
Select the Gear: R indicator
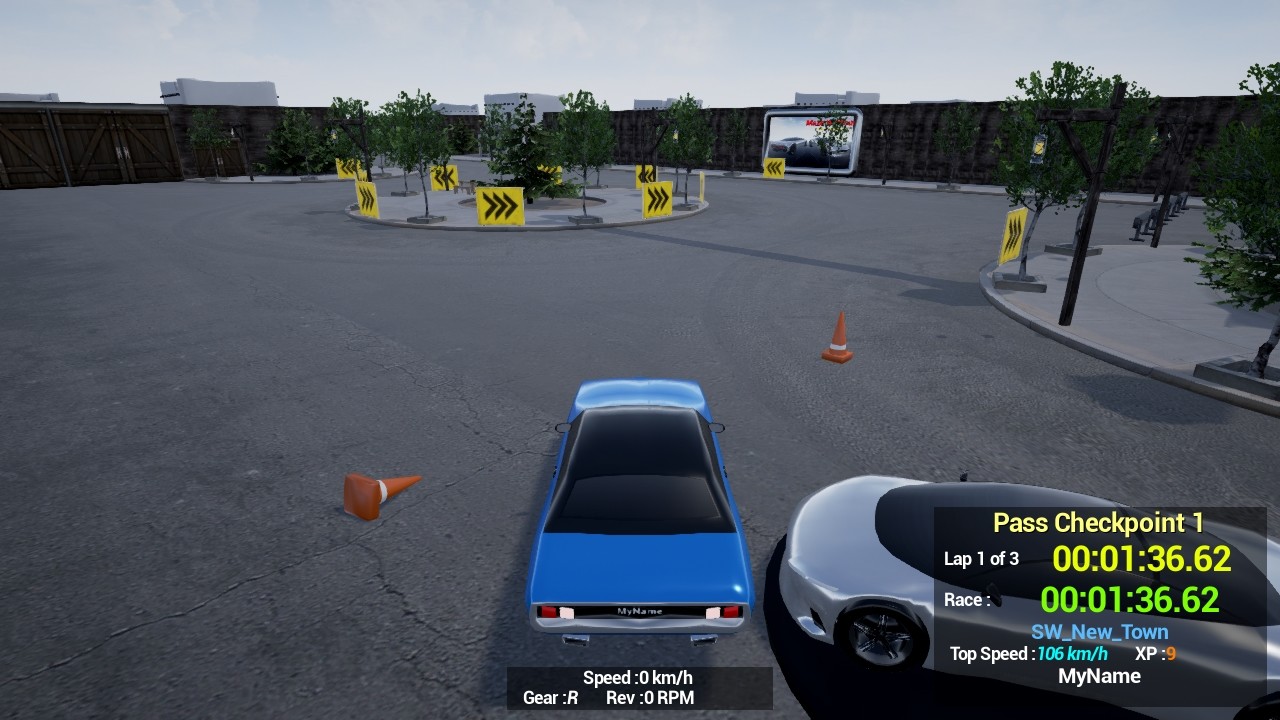point(551,698)
